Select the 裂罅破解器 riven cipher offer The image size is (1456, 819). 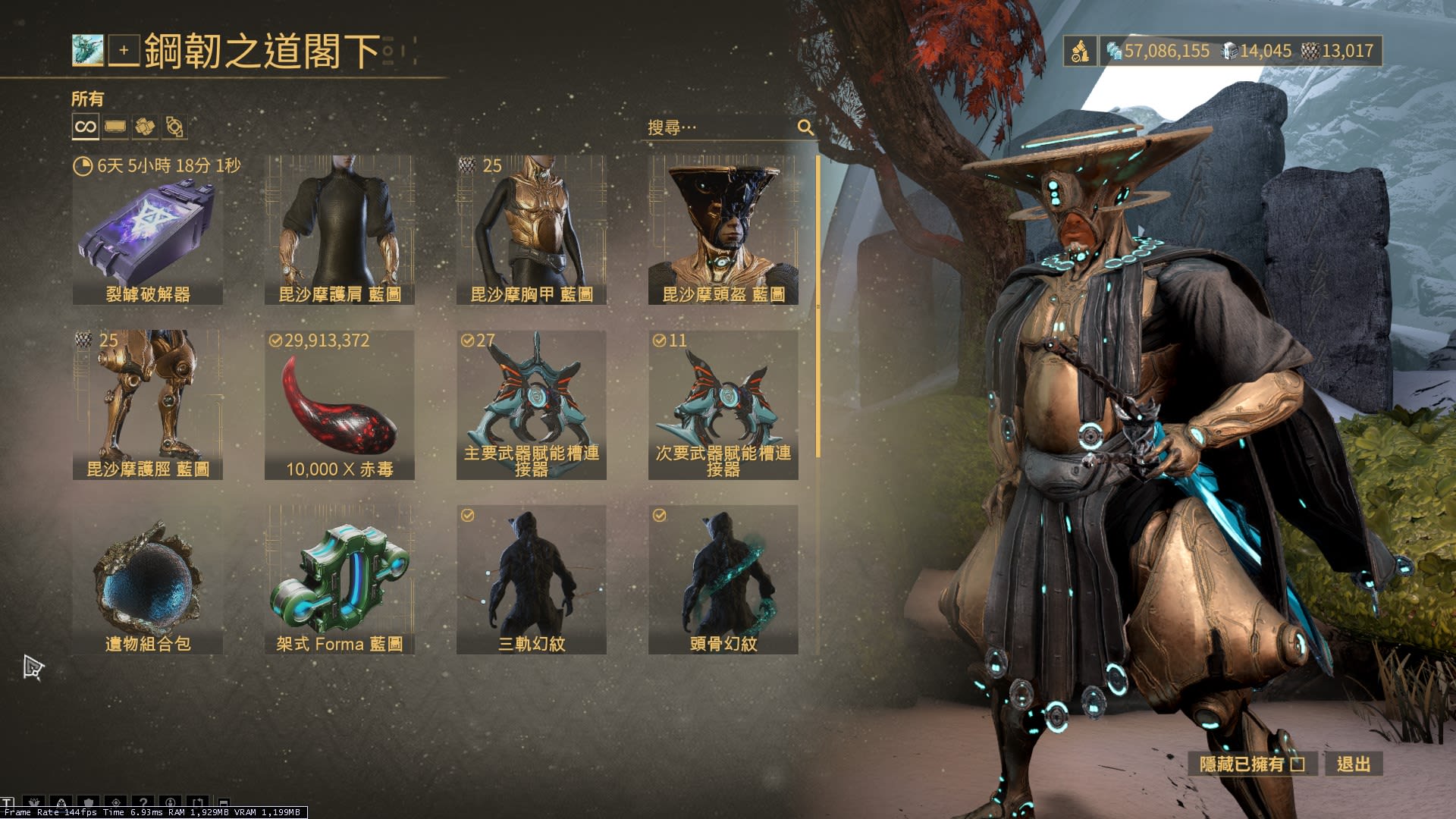point(148,230)
